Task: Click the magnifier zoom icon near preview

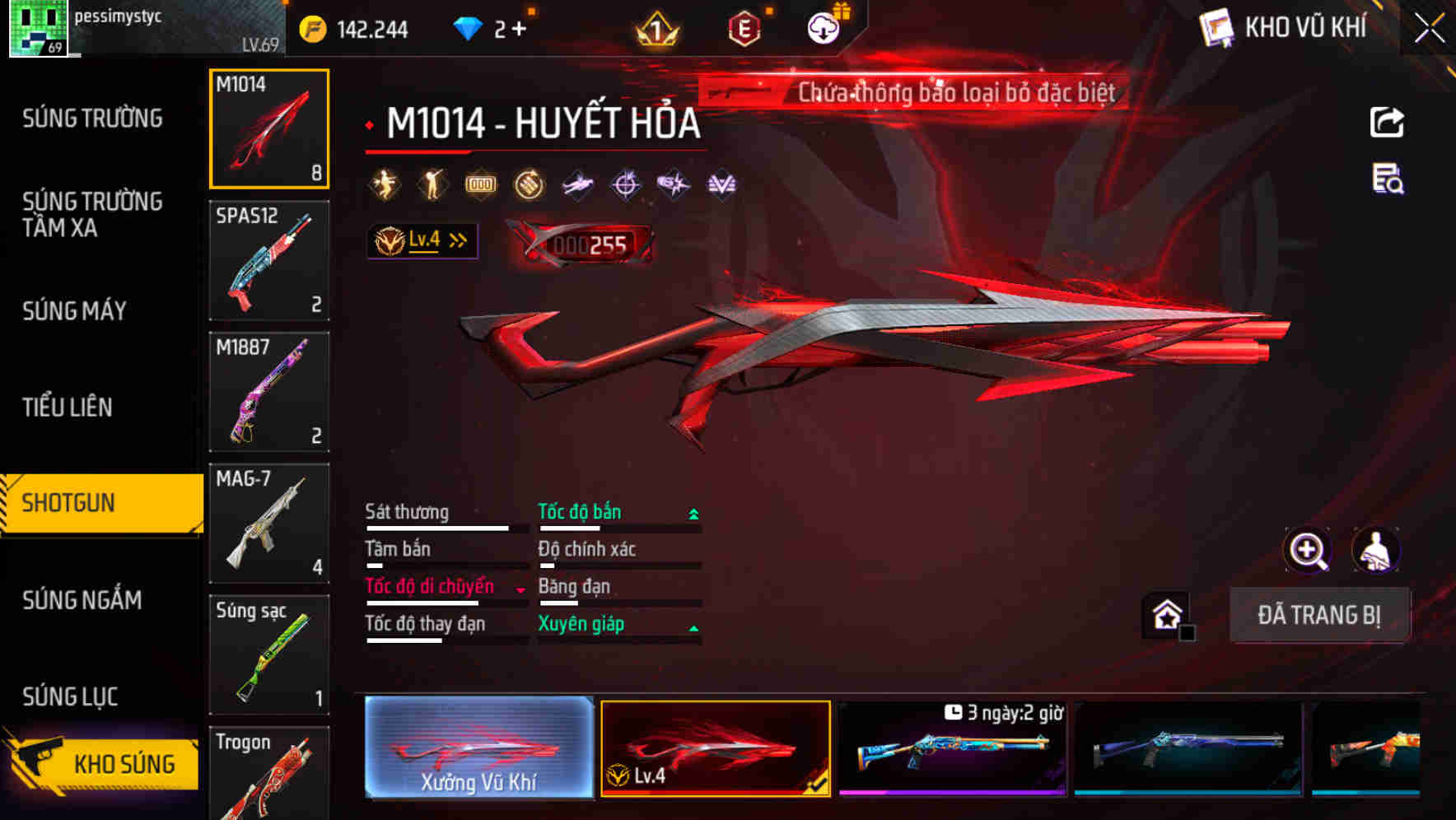Action: [x=1308, y=550]
